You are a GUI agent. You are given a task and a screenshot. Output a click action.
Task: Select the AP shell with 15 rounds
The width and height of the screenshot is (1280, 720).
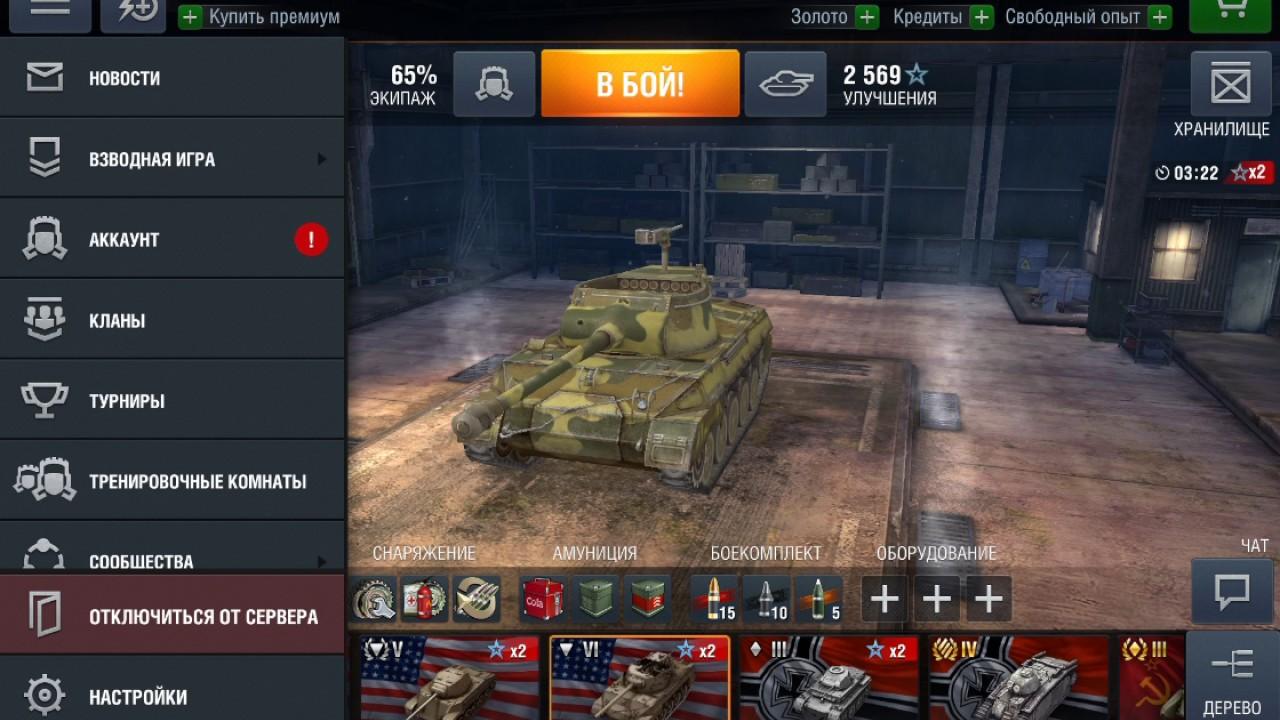pyautogui.click(x=712, y=597)
